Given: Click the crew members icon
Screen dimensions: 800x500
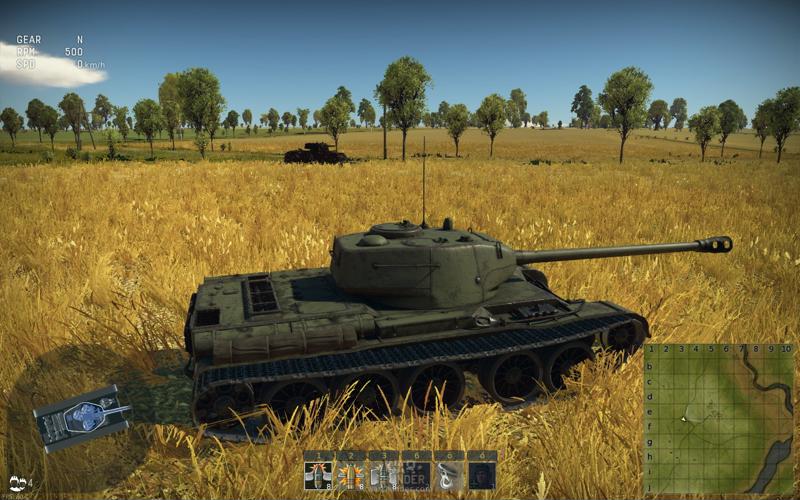Looking at the screenshot, I should 17,483.
